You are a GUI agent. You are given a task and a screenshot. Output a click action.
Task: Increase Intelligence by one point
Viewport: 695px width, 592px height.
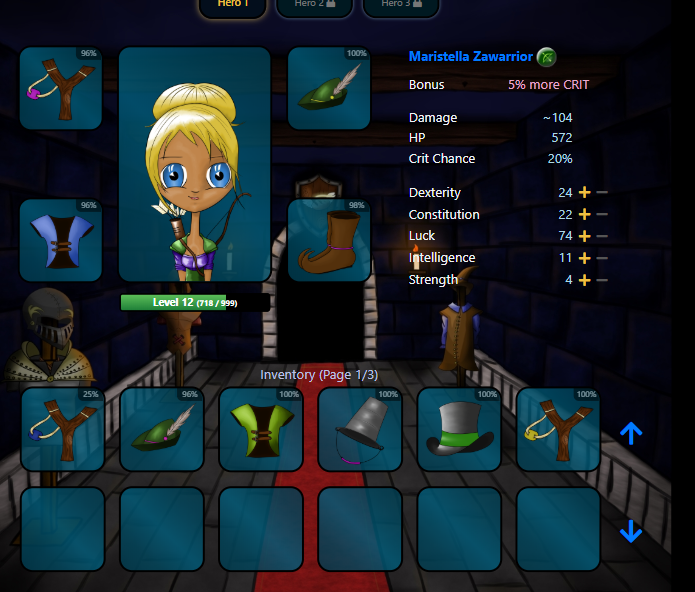coord(585,258)
